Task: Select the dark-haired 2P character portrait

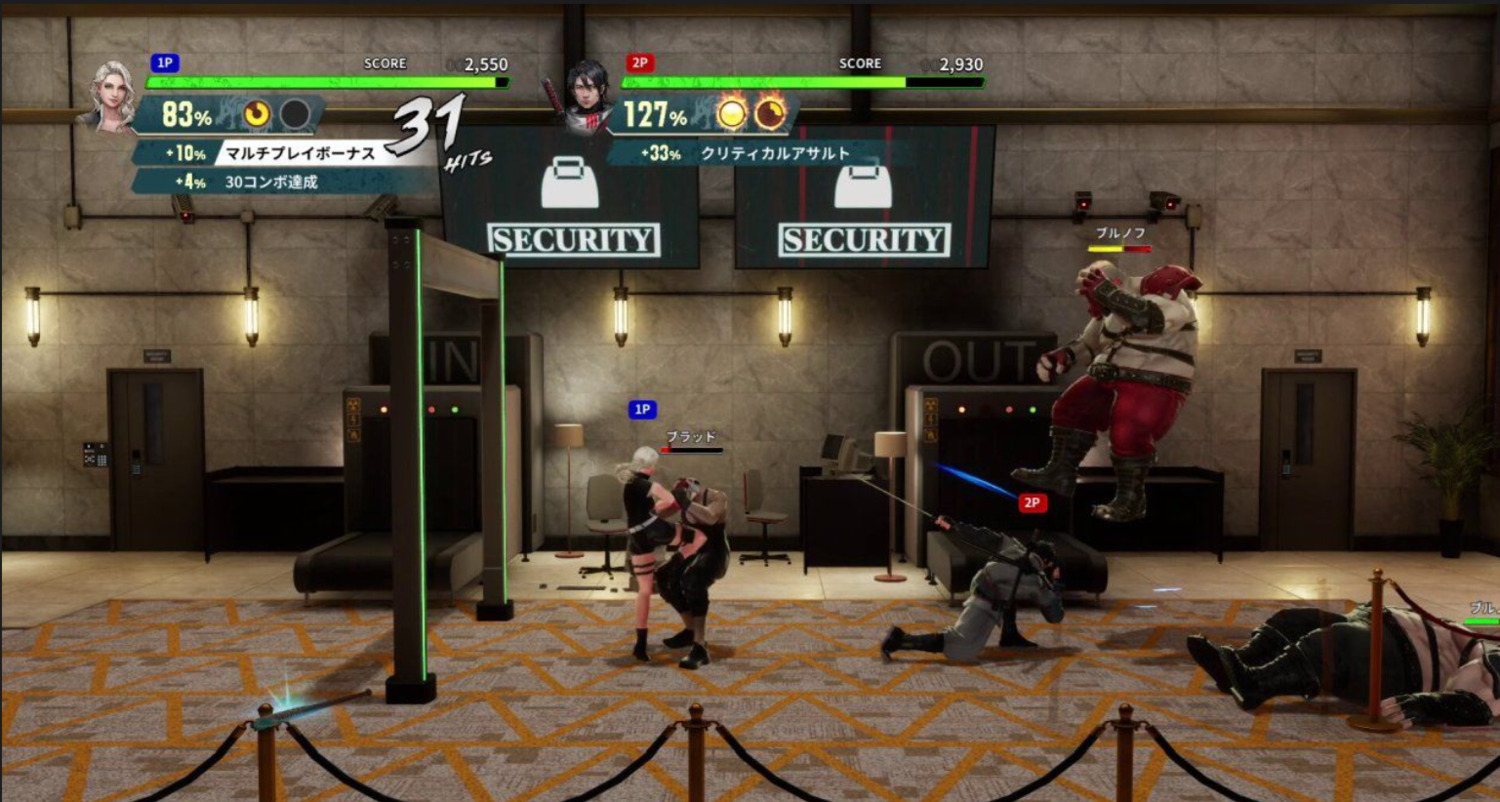Action: [x=585, y=97]
